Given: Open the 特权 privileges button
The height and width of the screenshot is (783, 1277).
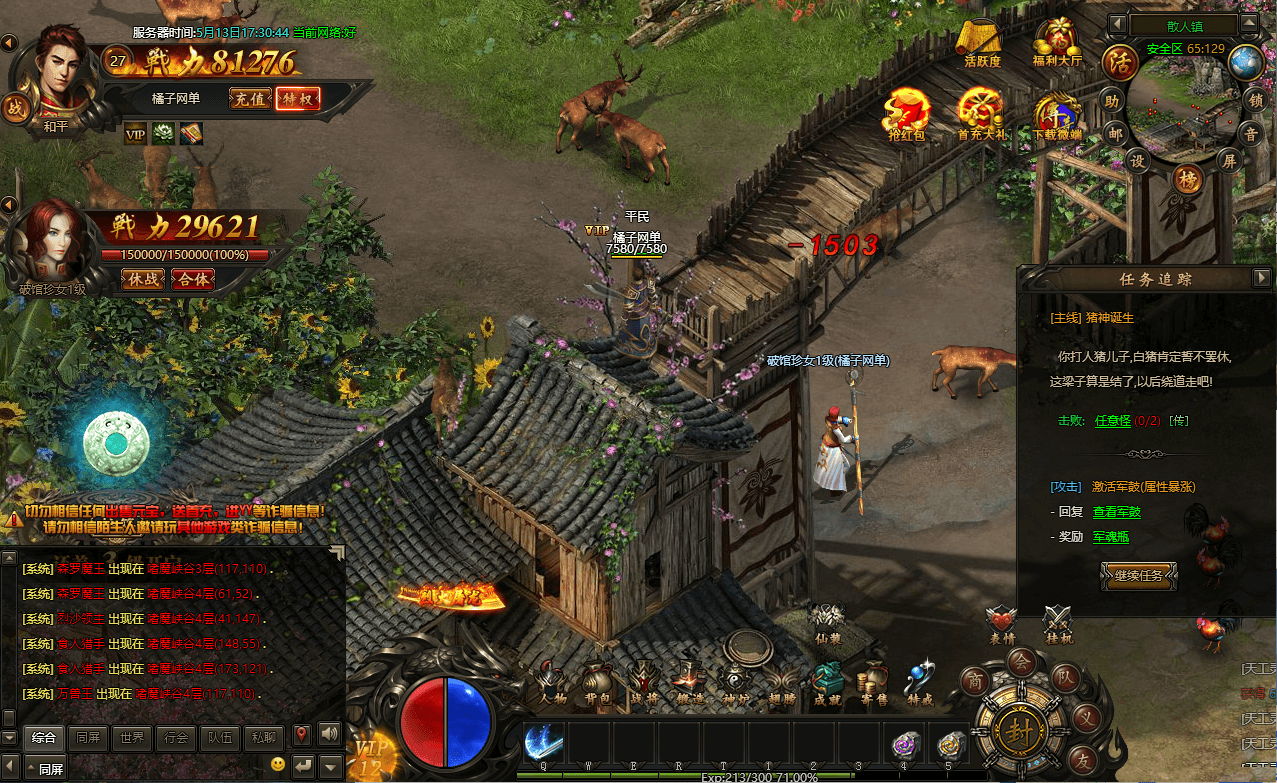Looking at the screenshot, I should 297,98.
